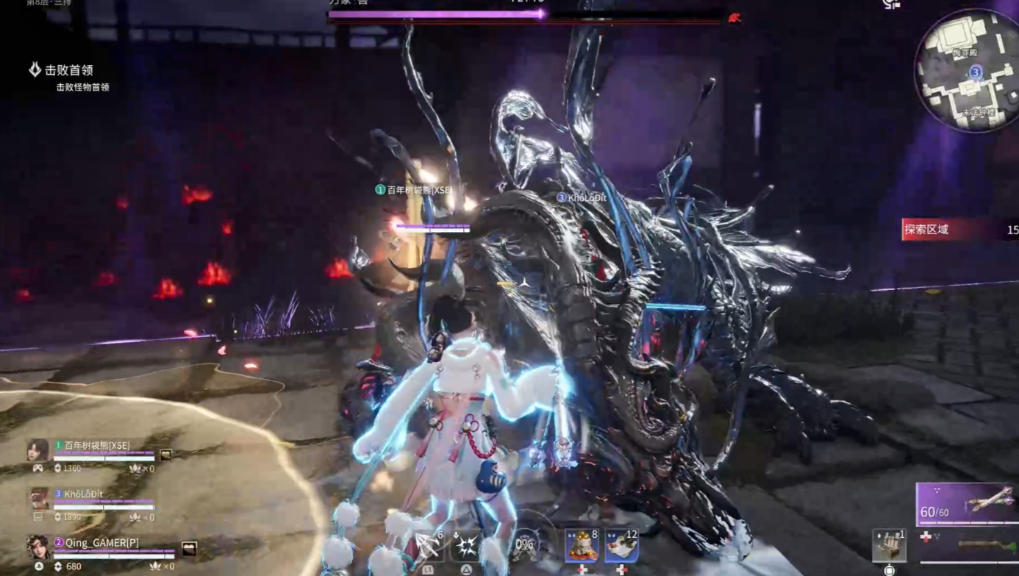Click Qing_GAMER[P] player portrait
Image resolution: width=1019 pixels, height=576 pixels.
pos(38,547)
